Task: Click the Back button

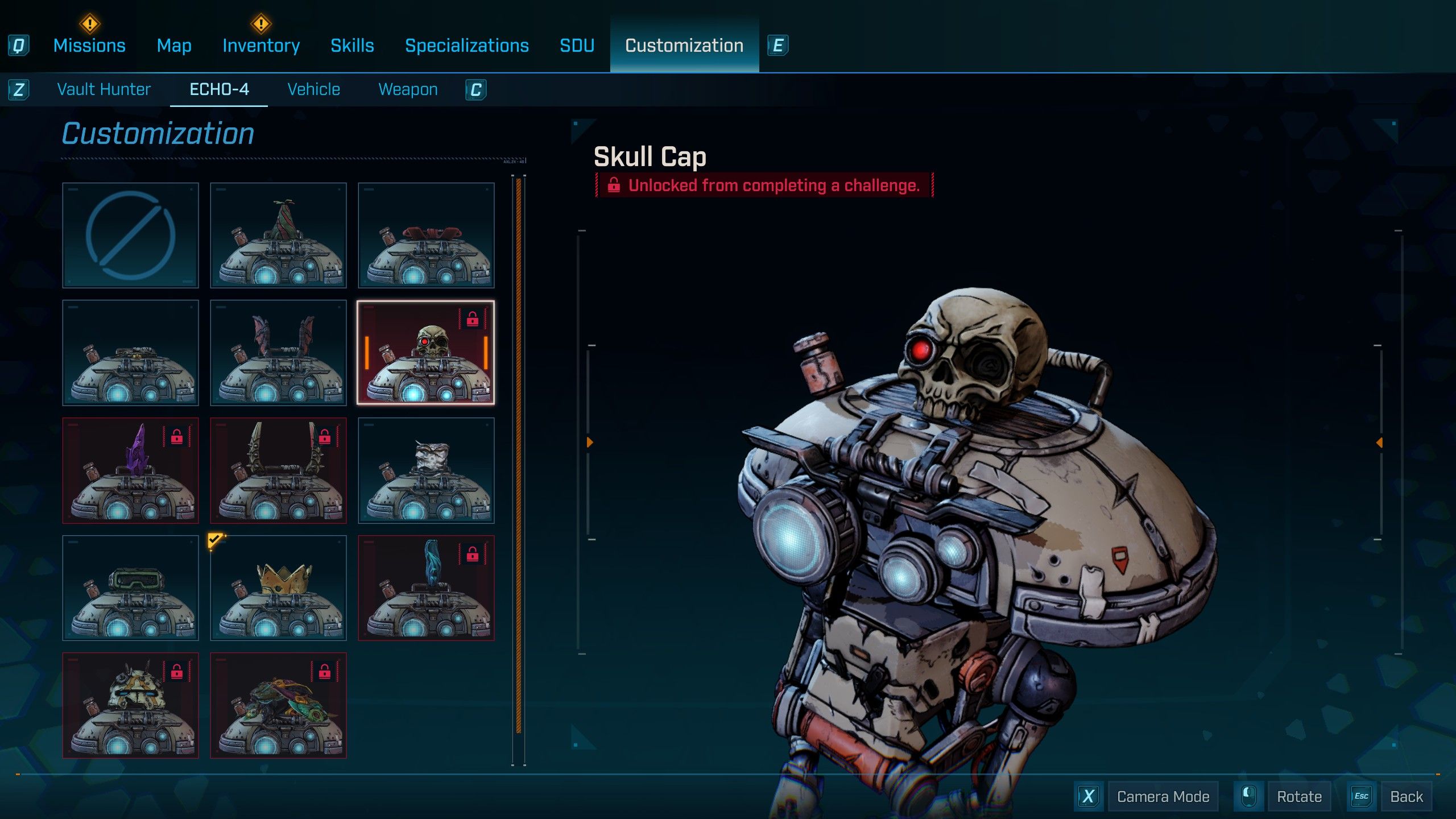Action: tap(1405, 796)
